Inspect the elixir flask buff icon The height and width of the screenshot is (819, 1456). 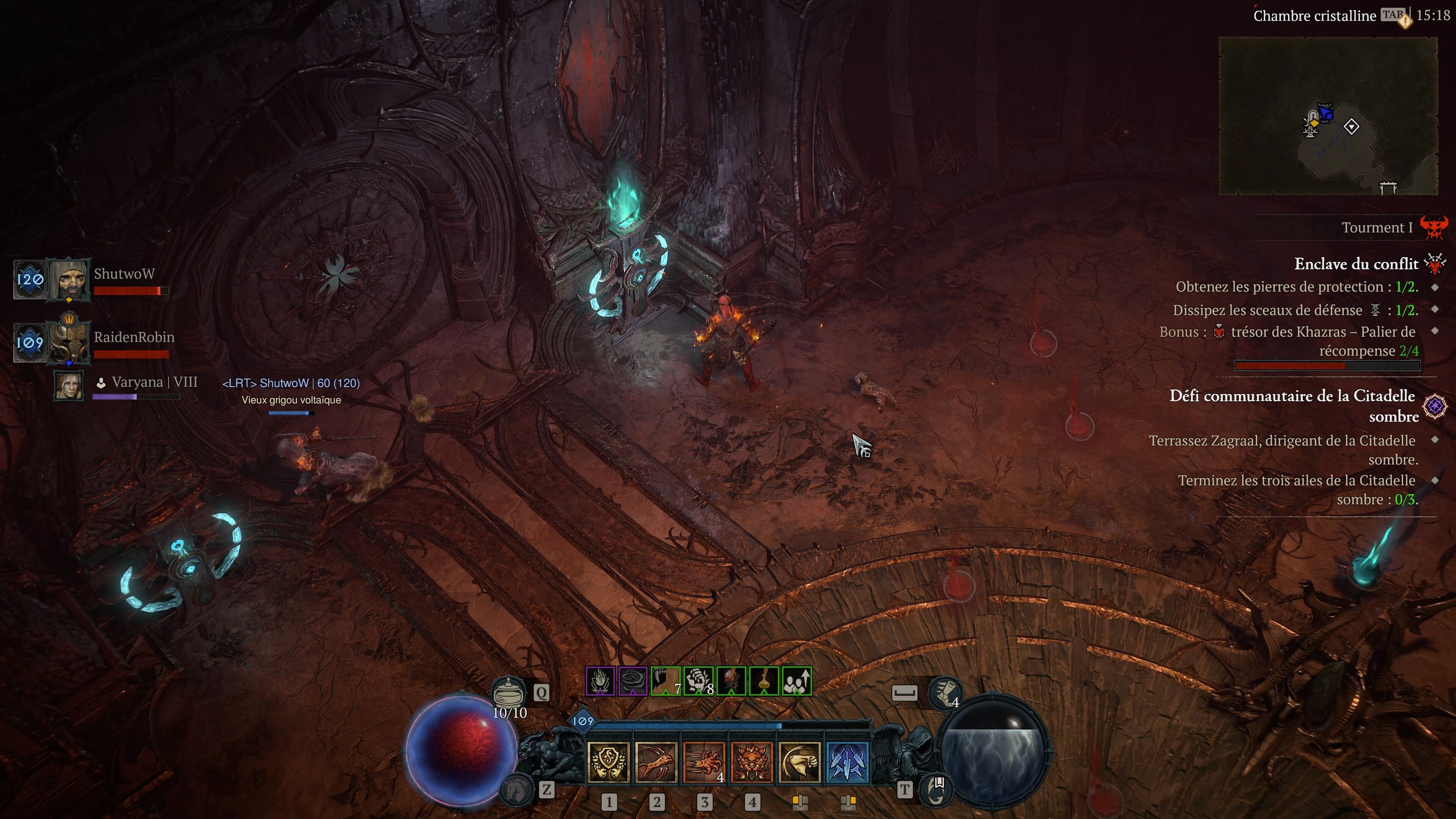point(764,681)
